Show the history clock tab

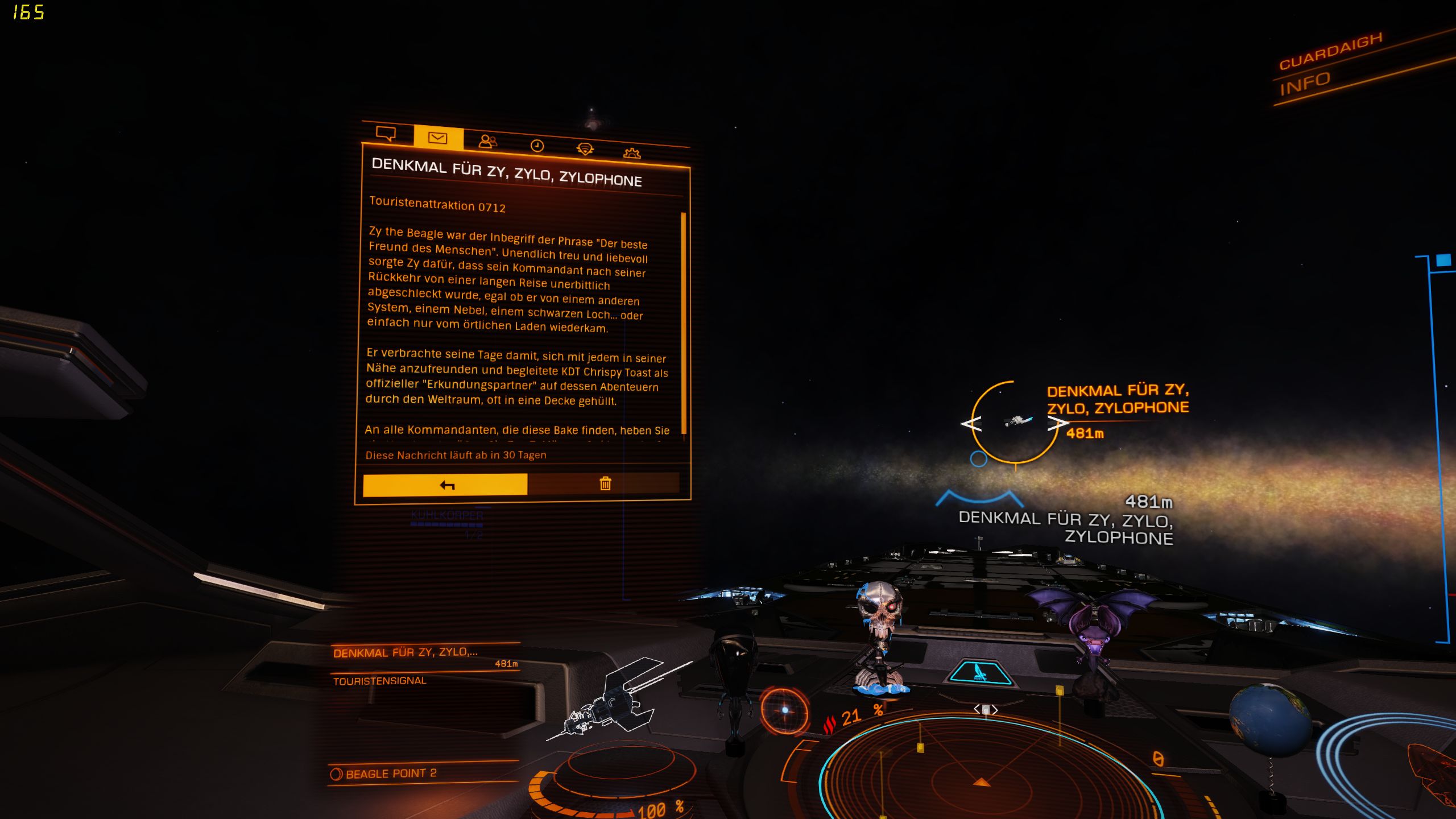[x=537, y=146]
